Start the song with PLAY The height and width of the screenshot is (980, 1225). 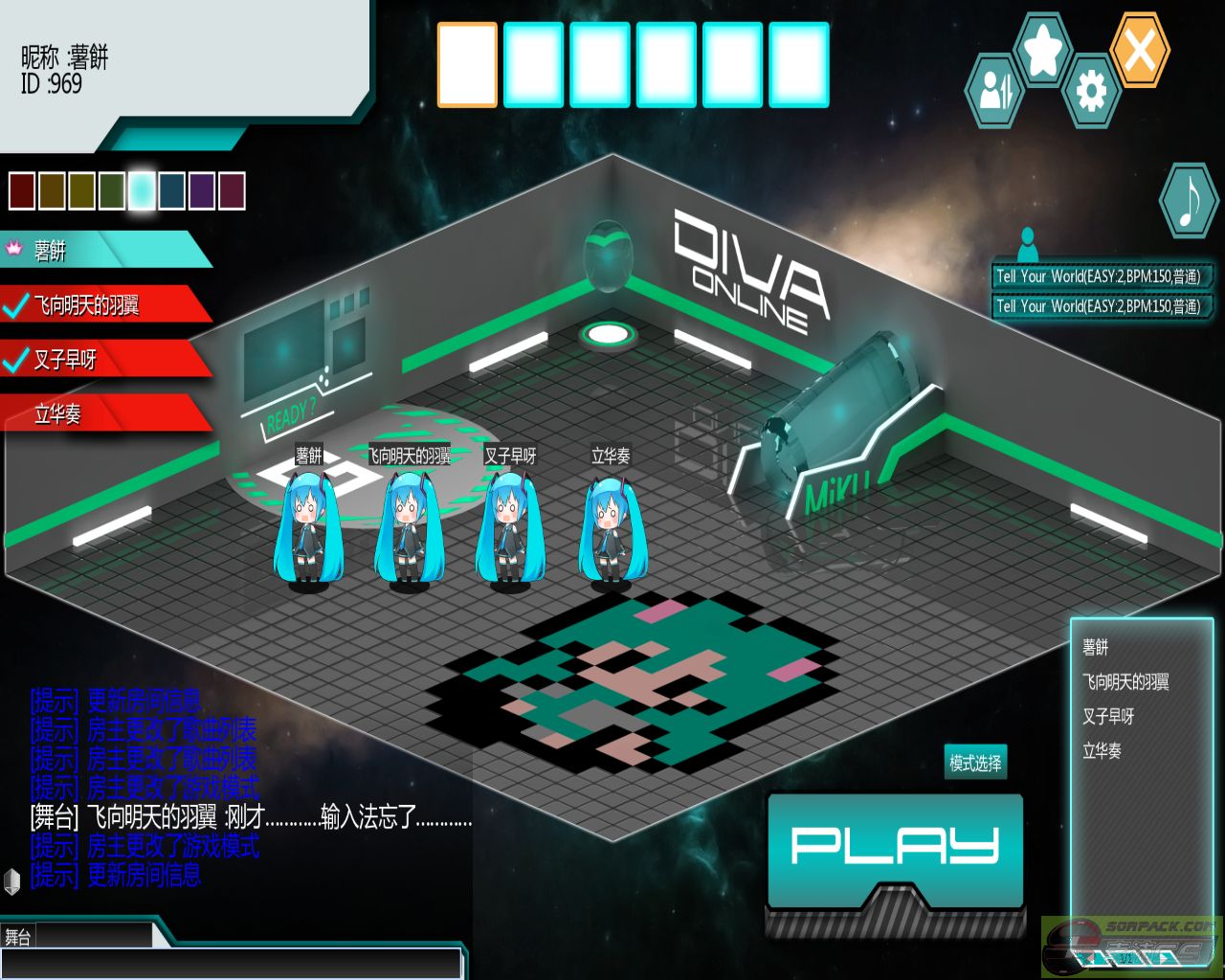(895, 847)
